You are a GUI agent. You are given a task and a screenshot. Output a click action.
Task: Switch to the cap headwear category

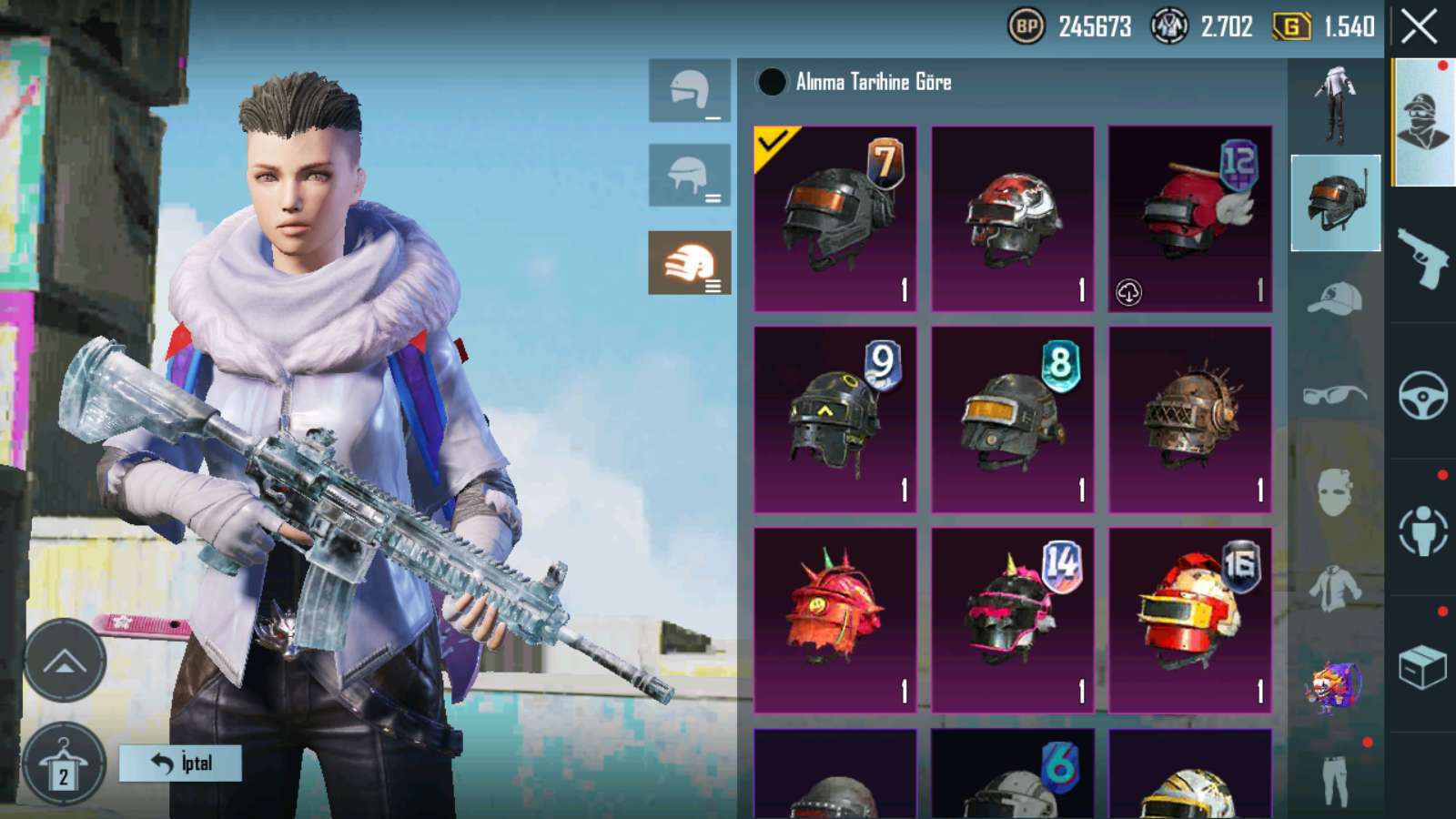point(1335,298)
